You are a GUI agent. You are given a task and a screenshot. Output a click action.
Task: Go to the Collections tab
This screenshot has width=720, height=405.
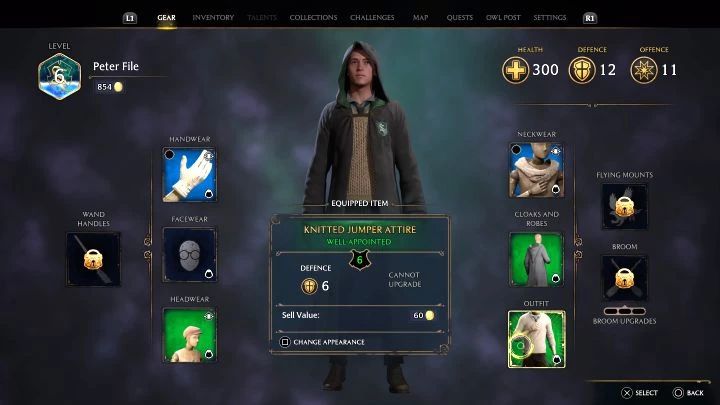click(313, 18)
